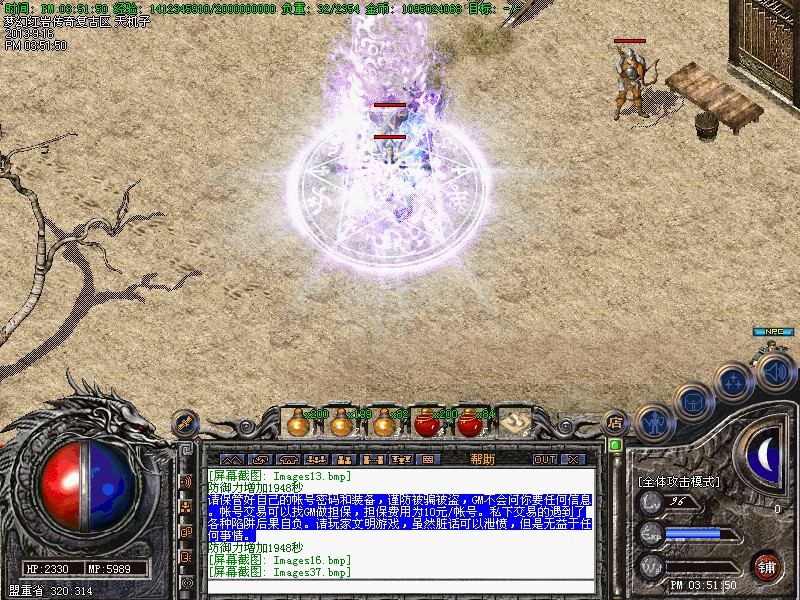Viewport: 800px width, 600px height.
Task: Use the yellow potion with x82 count
Action: point(383,423)
